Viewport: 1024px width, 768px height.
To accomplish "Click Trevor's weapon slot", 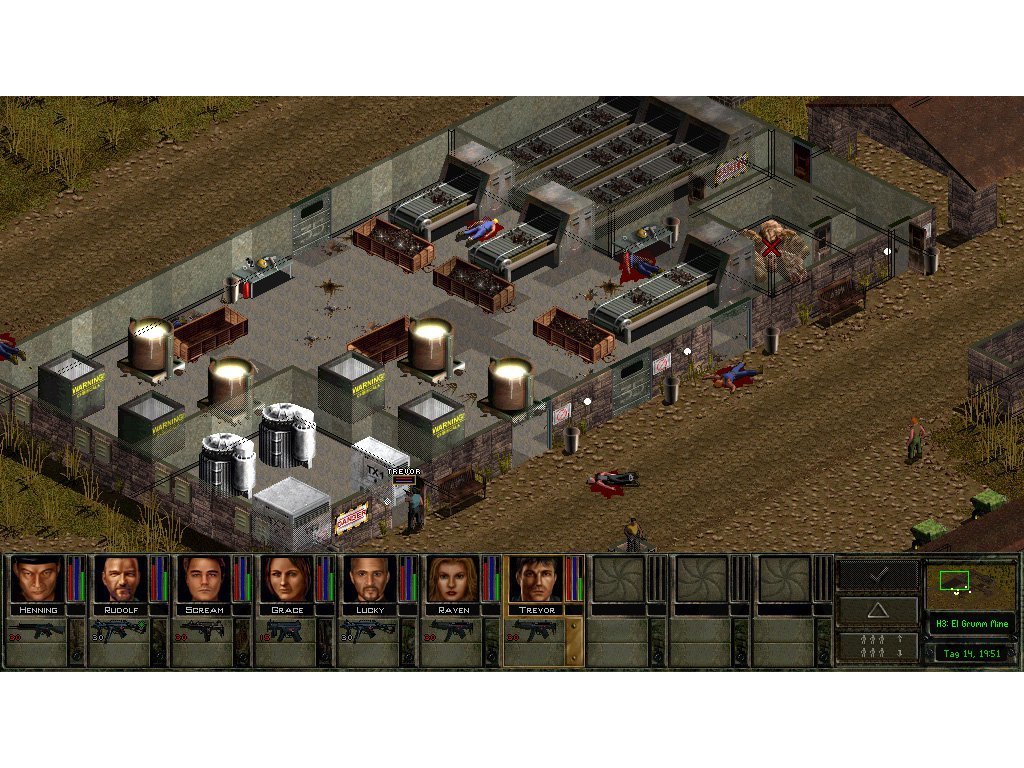I will click(535, 632).
